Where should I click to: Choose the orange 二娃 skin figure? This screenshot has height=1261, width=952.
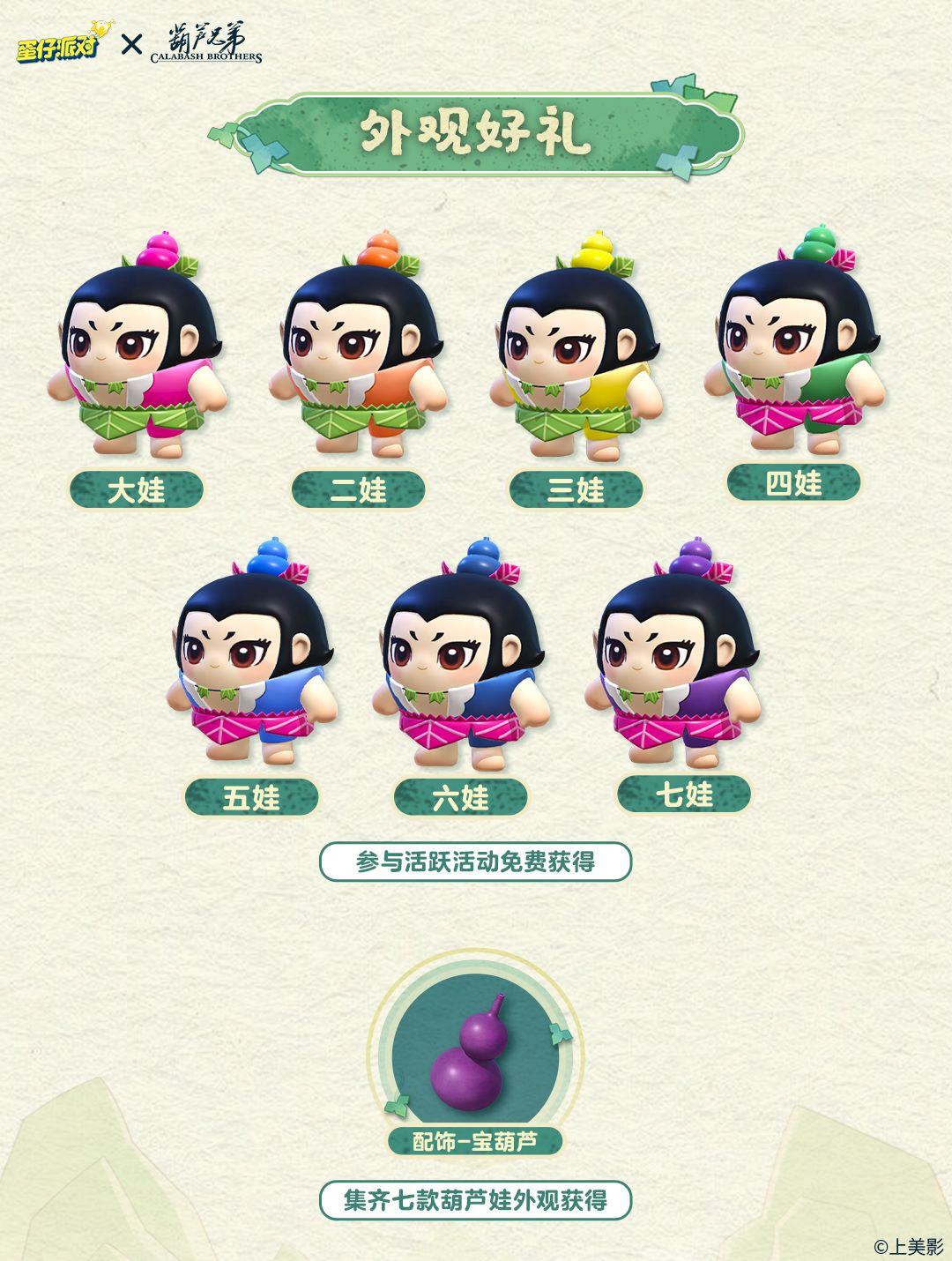(x=358, y=353)
